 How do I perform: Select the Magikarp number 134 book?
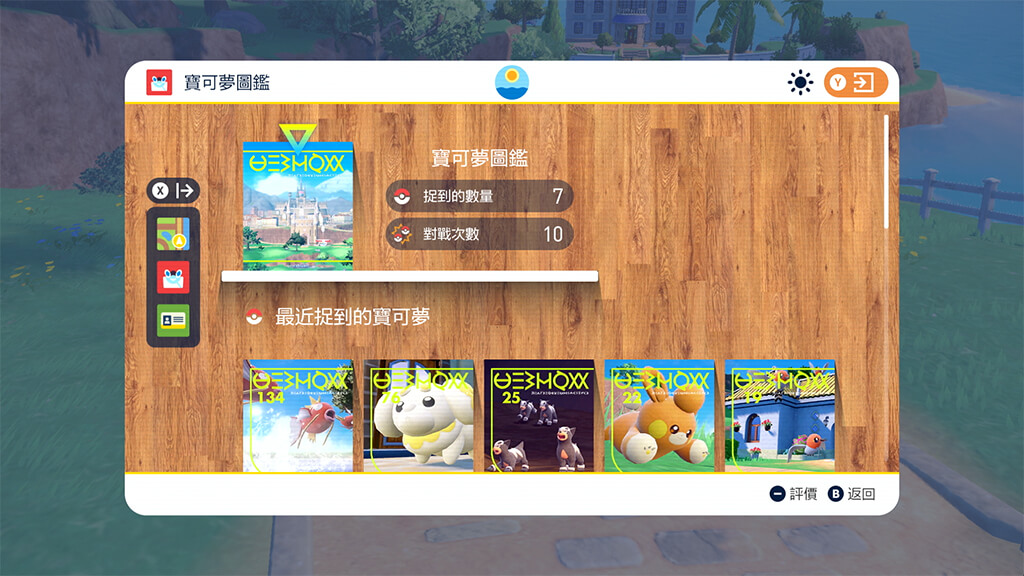299,416
